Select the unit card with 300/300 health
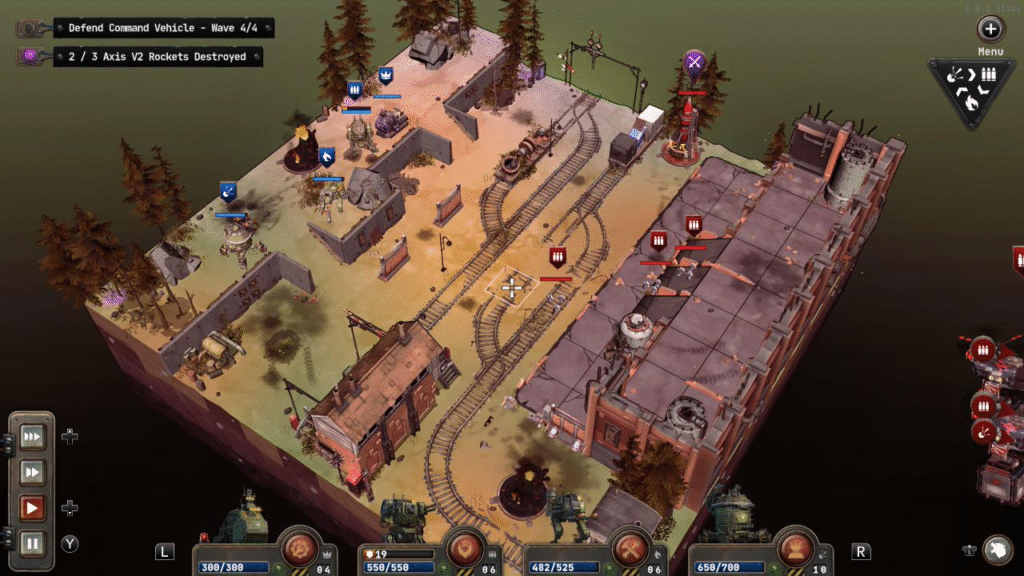The width and height of the screenshot is (1024, 576). point(262,556)
